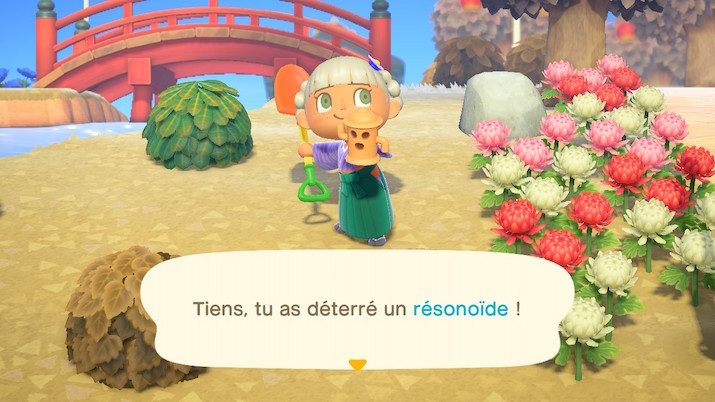Click the "Tiens, tu as déterré" dialogue box
Screen dimensions: 715x402
point(357,310)
